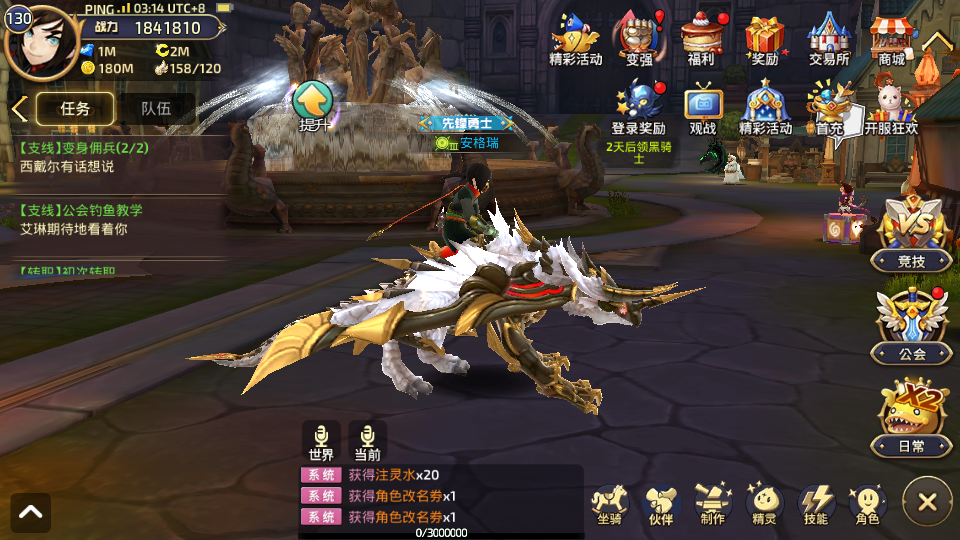
Task: Switch to the 任务 quest tab
Action: point(75,109)
